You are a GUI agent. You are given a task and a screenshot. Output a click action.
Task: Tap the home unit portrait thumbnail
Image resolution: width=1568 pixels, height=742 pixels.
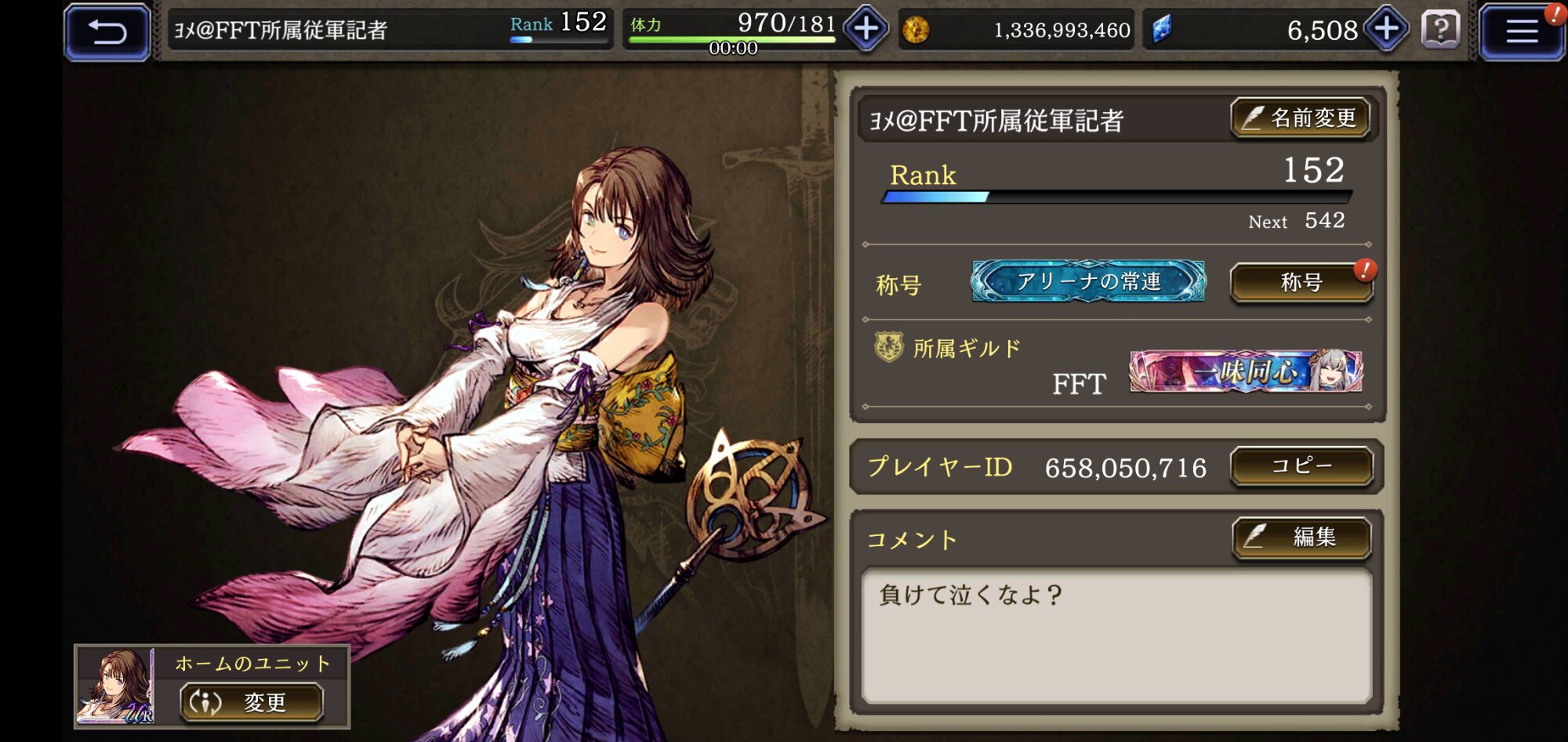click(115, 687)
